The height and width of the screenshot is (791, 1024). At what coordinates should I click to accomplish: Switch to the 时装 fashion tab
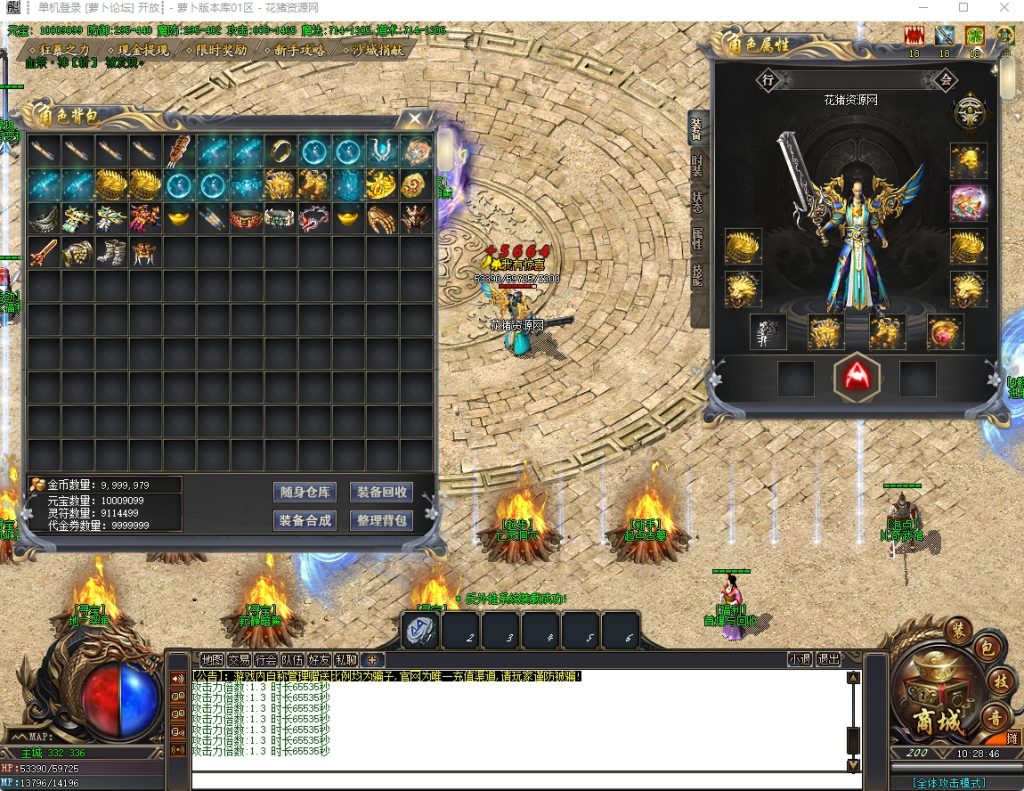pyautogui.click(x=697, y=164)
